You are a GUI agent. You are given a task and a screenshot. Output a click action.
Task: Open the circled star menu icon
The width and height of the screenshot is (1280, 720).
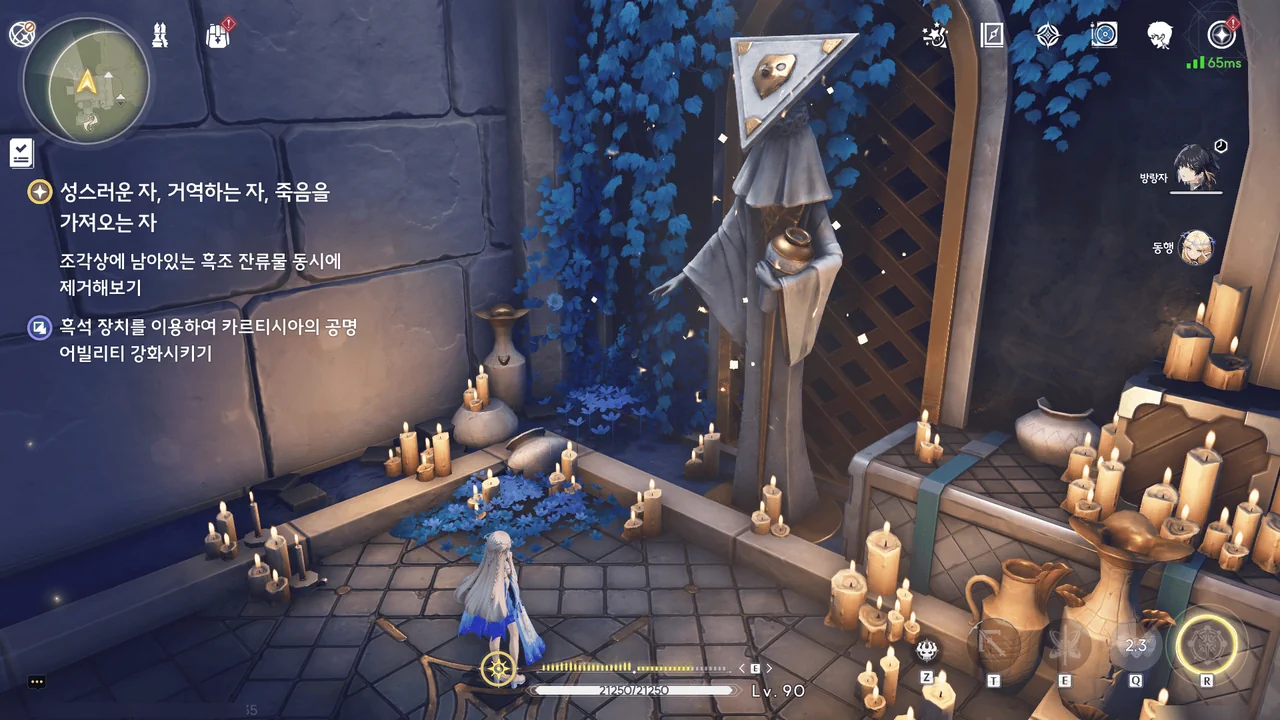point(1220,35)
